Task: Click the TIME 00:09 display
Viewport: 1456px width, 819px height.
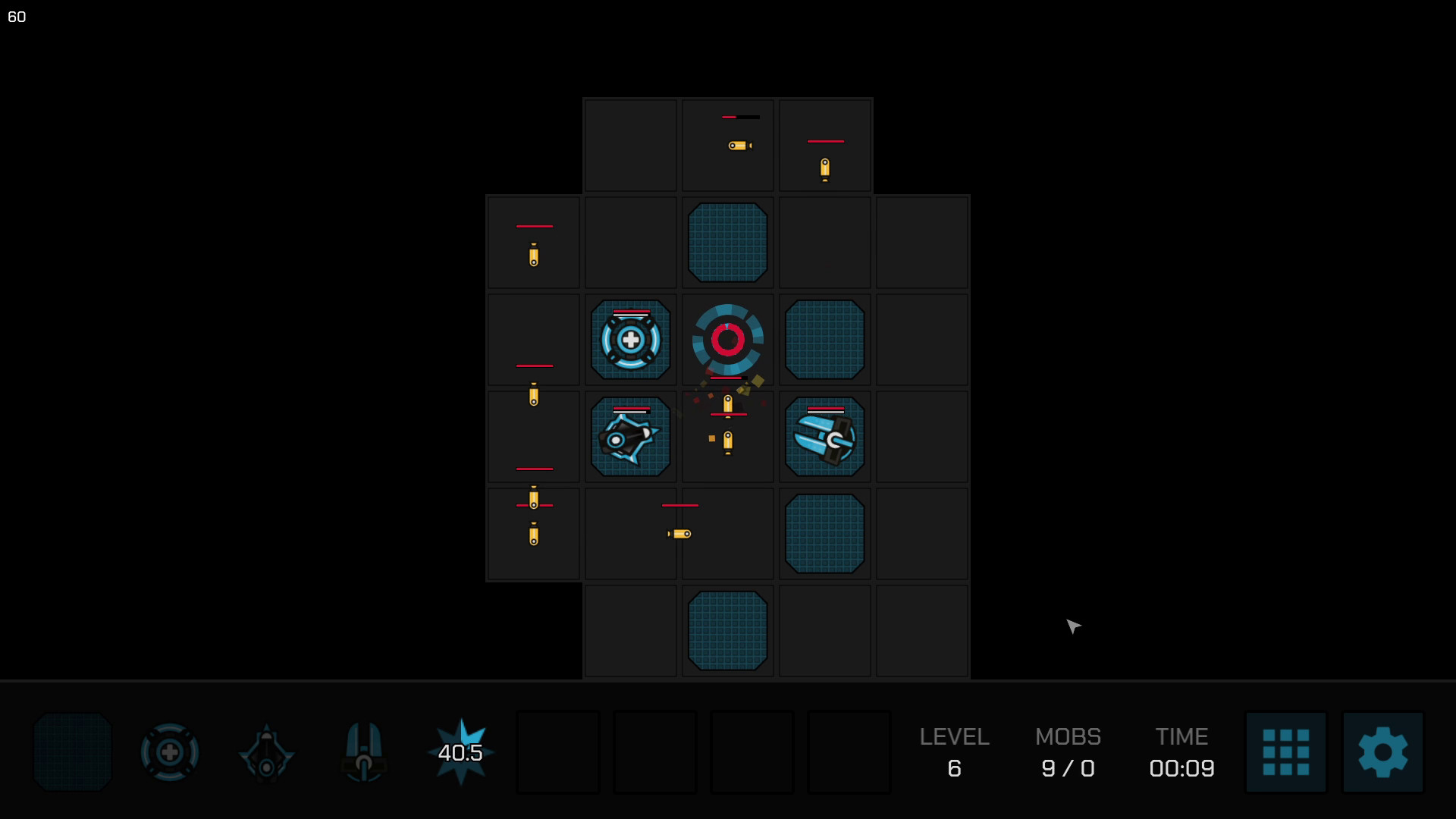Action: tap(1181, 753)
